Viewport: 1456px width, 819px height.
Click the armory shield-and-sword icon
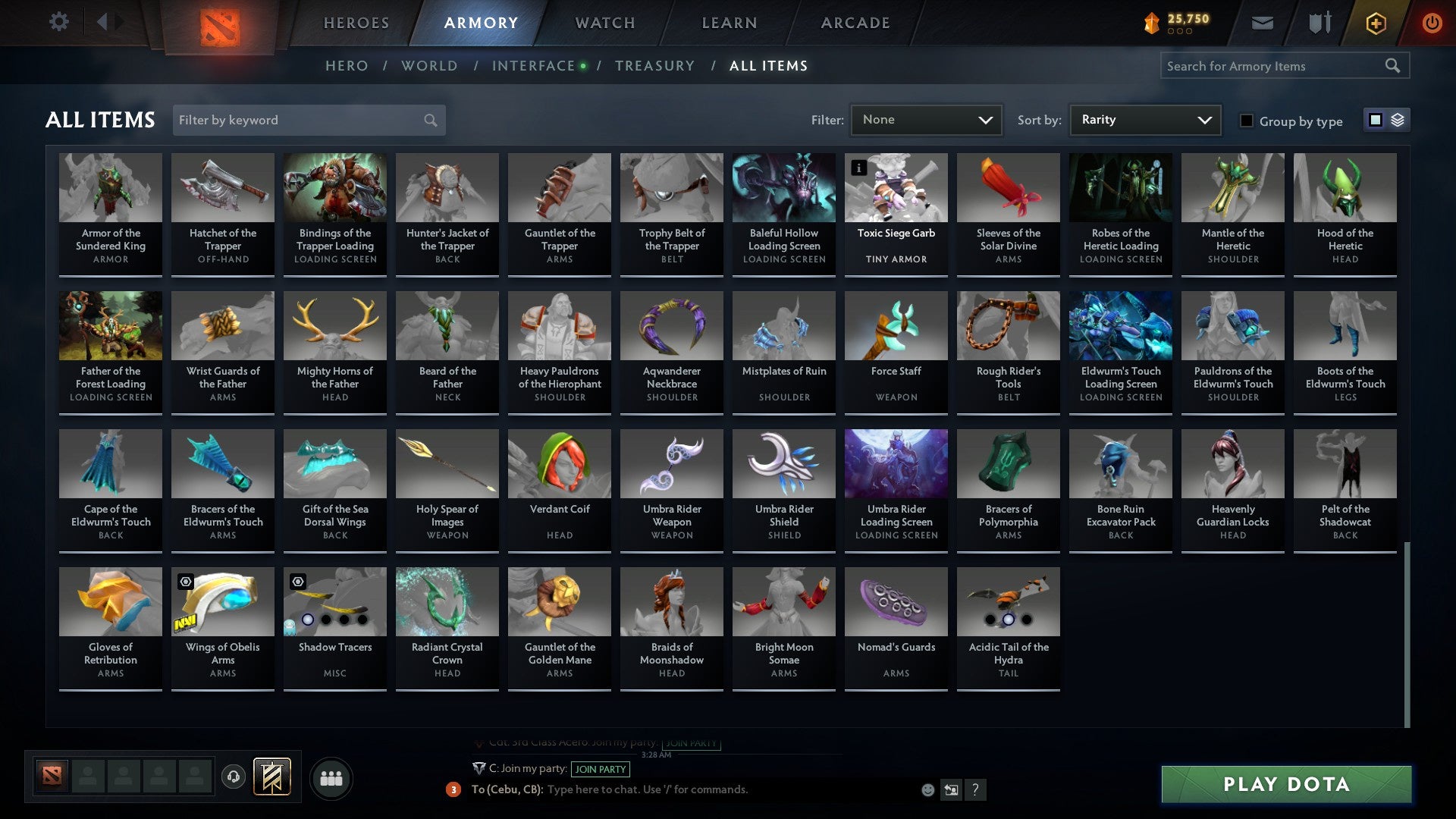pos(1319,23)
